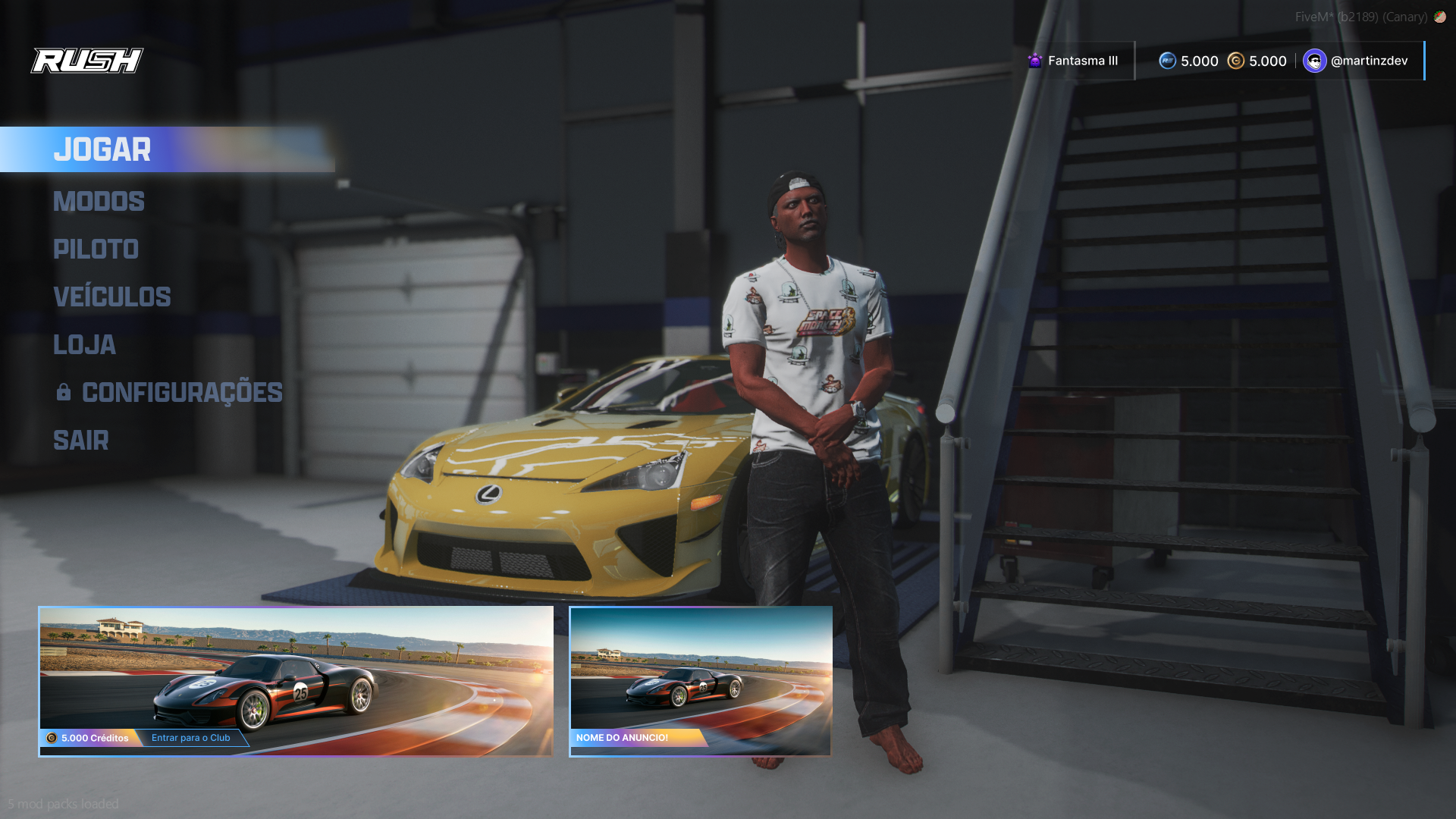The image size is (1456, 819).
Task: Select the JOGAR menu entry
Action: (x=102, y=150)
